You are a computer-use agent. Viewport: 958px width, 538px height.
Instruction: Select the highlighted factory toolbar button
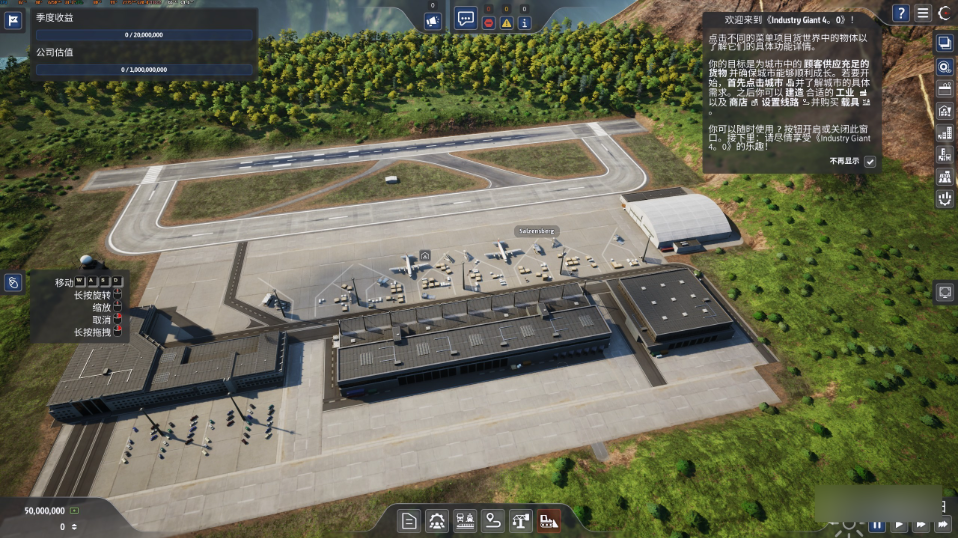point(548,520)
